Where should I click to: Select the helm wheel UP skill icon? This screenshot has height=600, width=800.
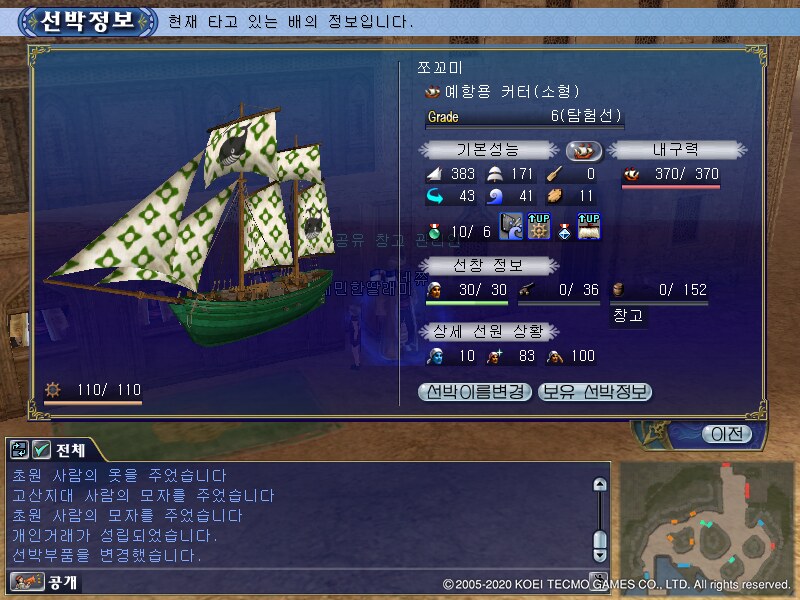click(538, 227)
